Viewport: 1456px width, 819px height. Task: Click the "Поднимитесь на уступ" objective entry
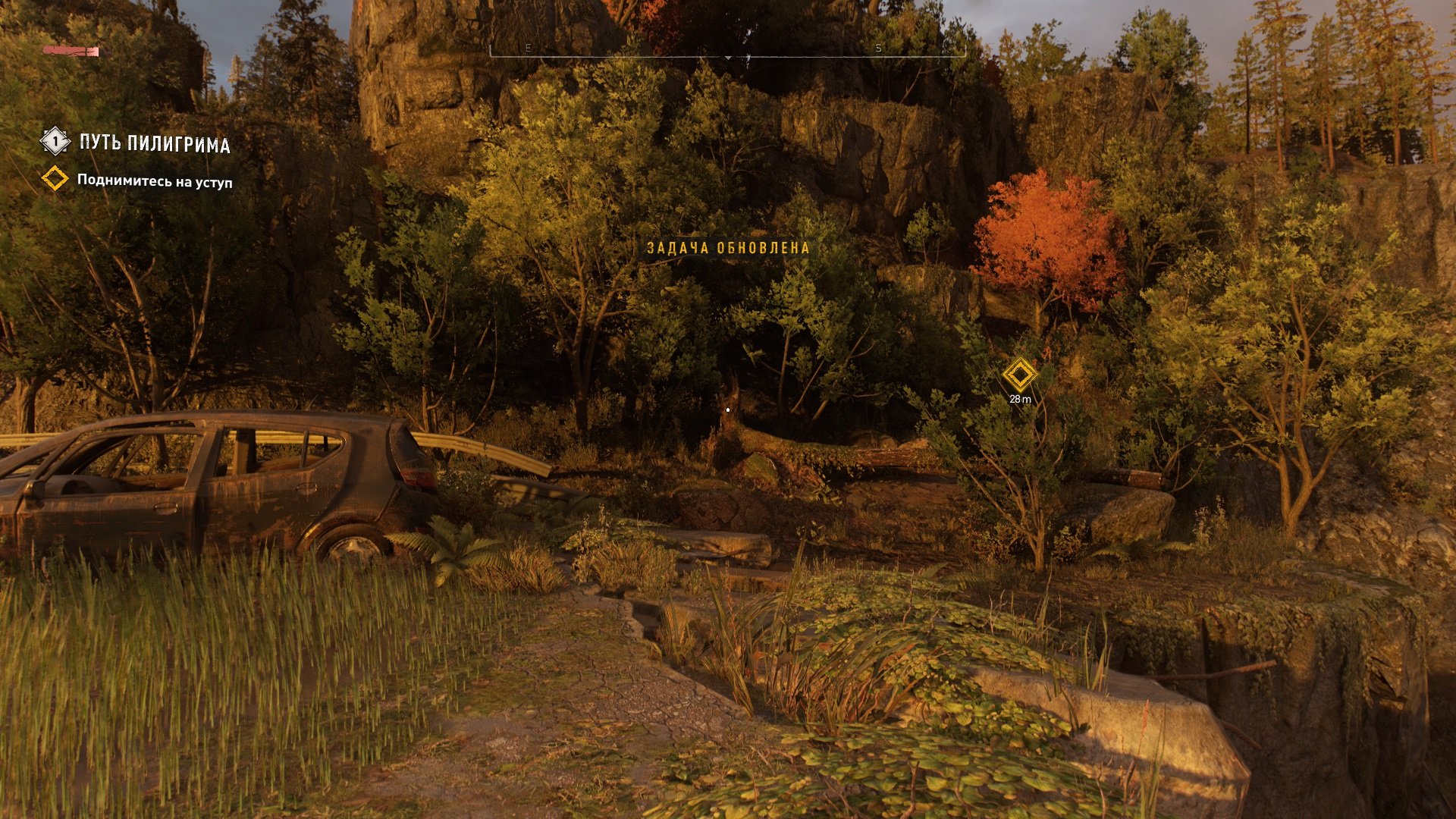(155, 182)
